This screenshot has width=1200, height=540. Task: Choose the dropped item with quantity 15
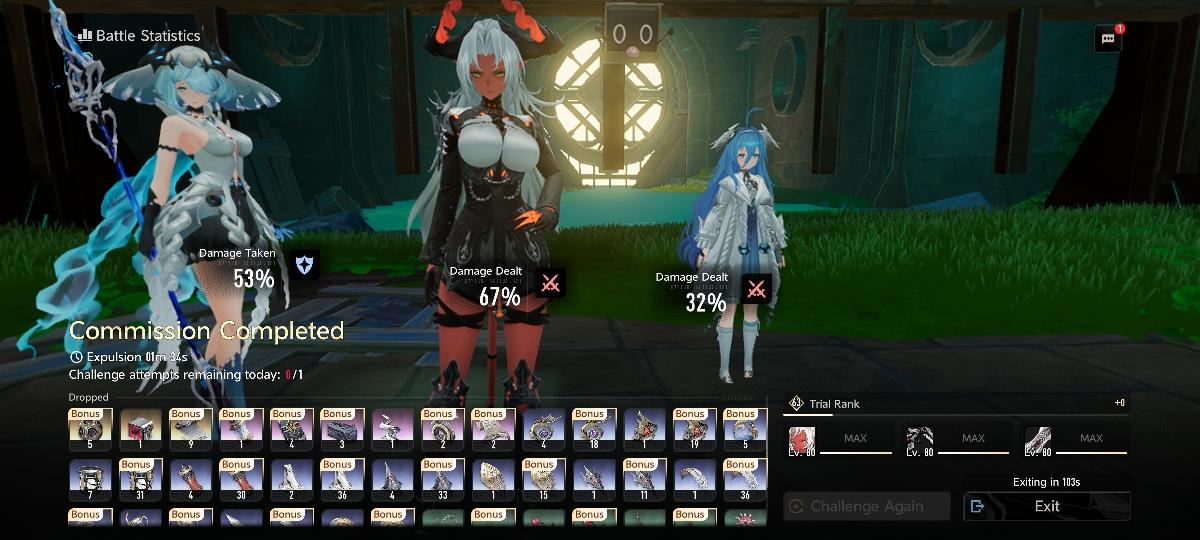point(544,479)
